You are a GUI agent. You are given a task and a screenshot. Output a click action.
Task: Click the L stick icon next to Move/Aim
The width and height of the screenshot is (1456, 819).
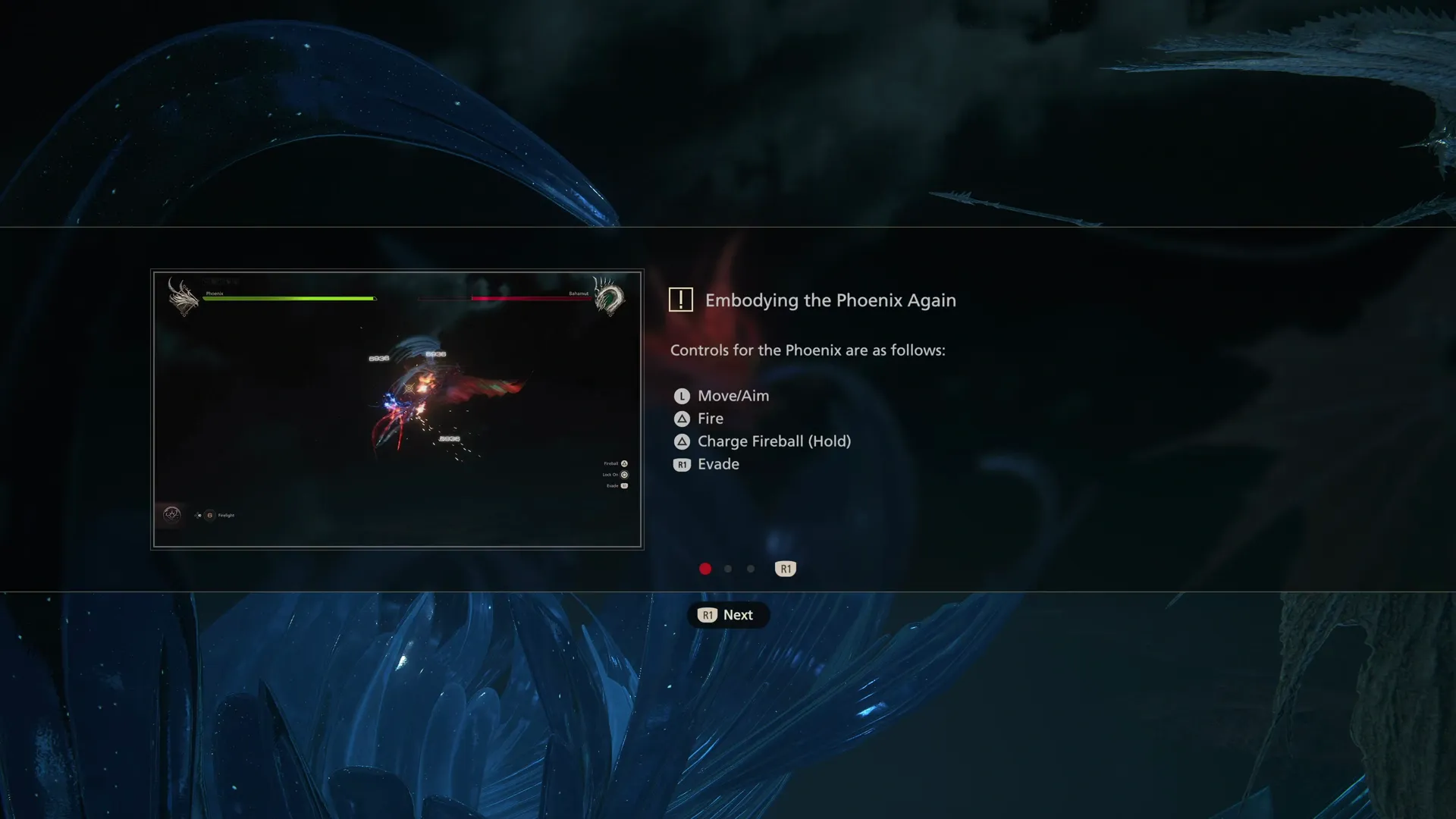coord(681,395)
